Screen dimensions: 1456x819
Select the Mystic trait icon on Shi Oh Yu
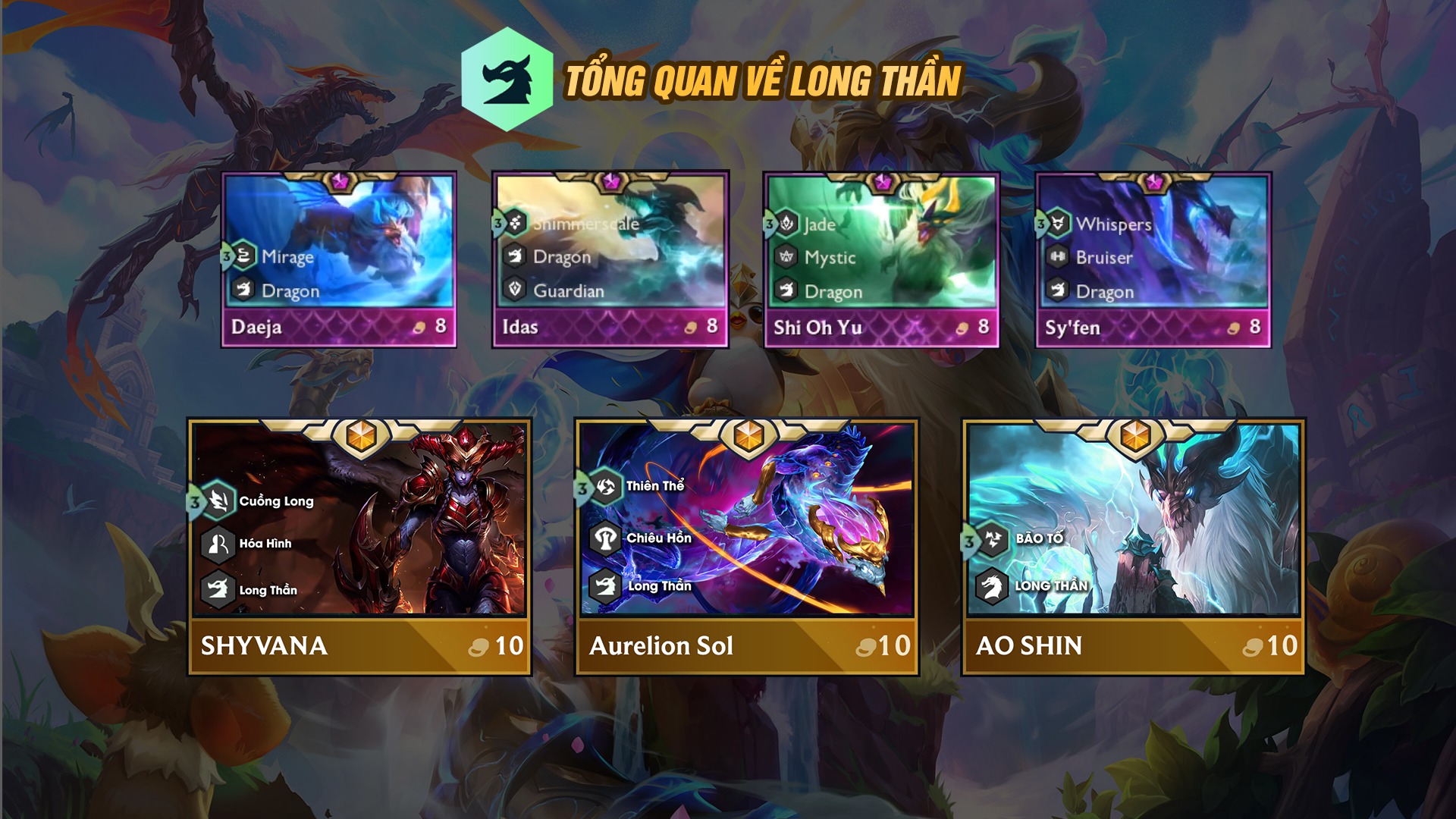[787, 257]
